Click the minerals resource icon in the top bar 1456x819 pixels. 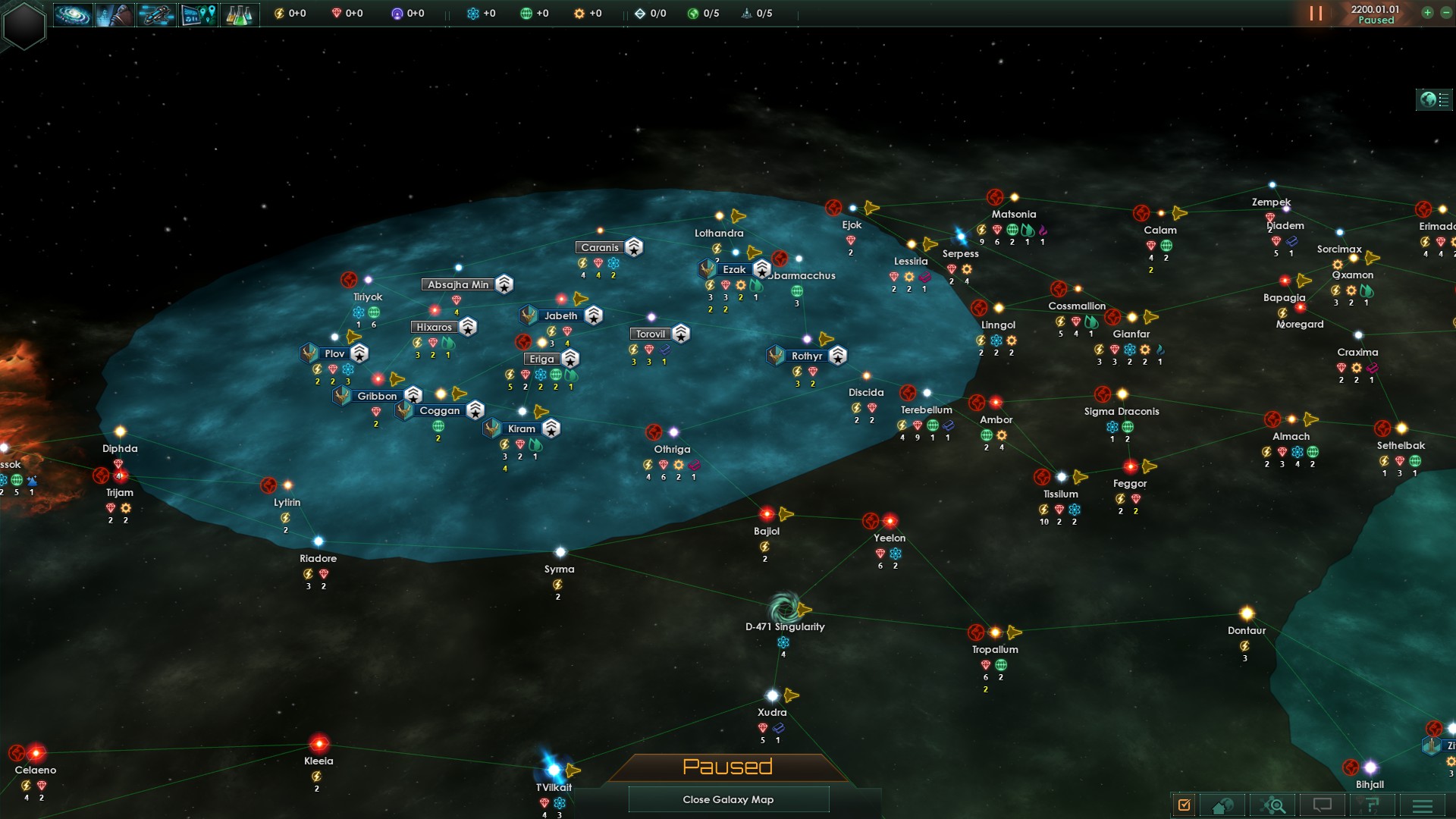(337, 12)
